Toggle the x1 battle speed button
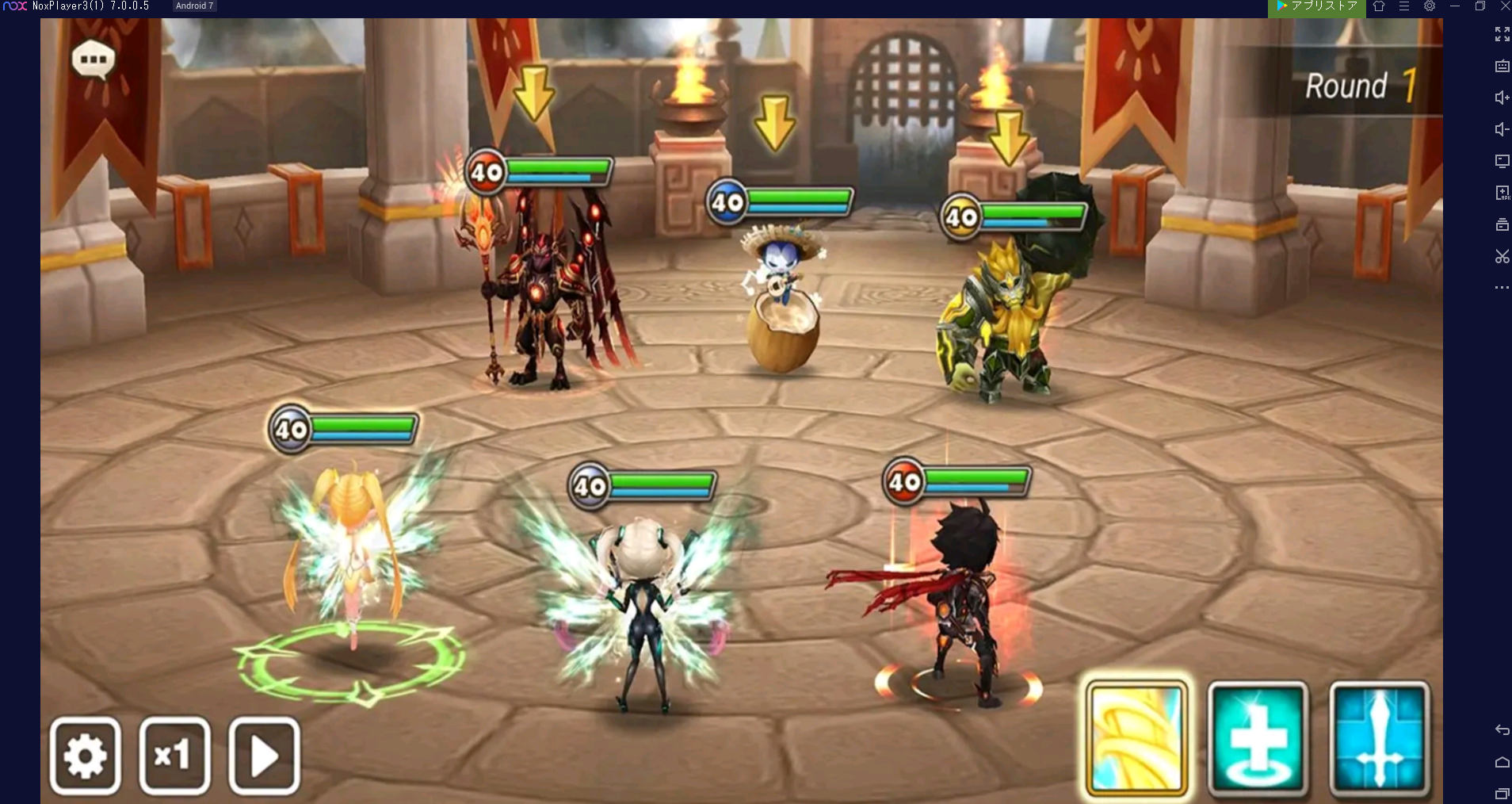The width and height of the screenshot is (1512, 804). tap(174, 756)
